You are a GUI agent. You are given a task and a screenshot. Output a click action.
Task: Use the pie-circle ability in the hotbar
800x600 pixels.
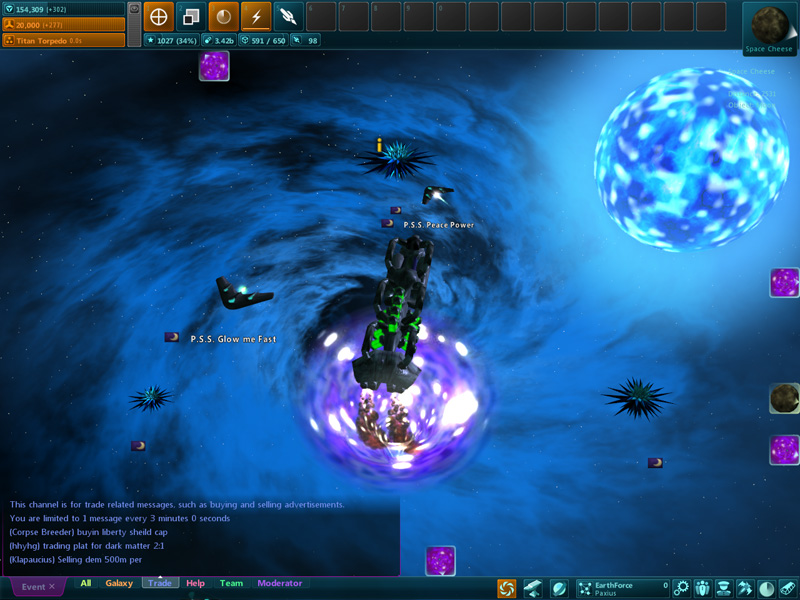pyautogui.click(x=223, y=16)
